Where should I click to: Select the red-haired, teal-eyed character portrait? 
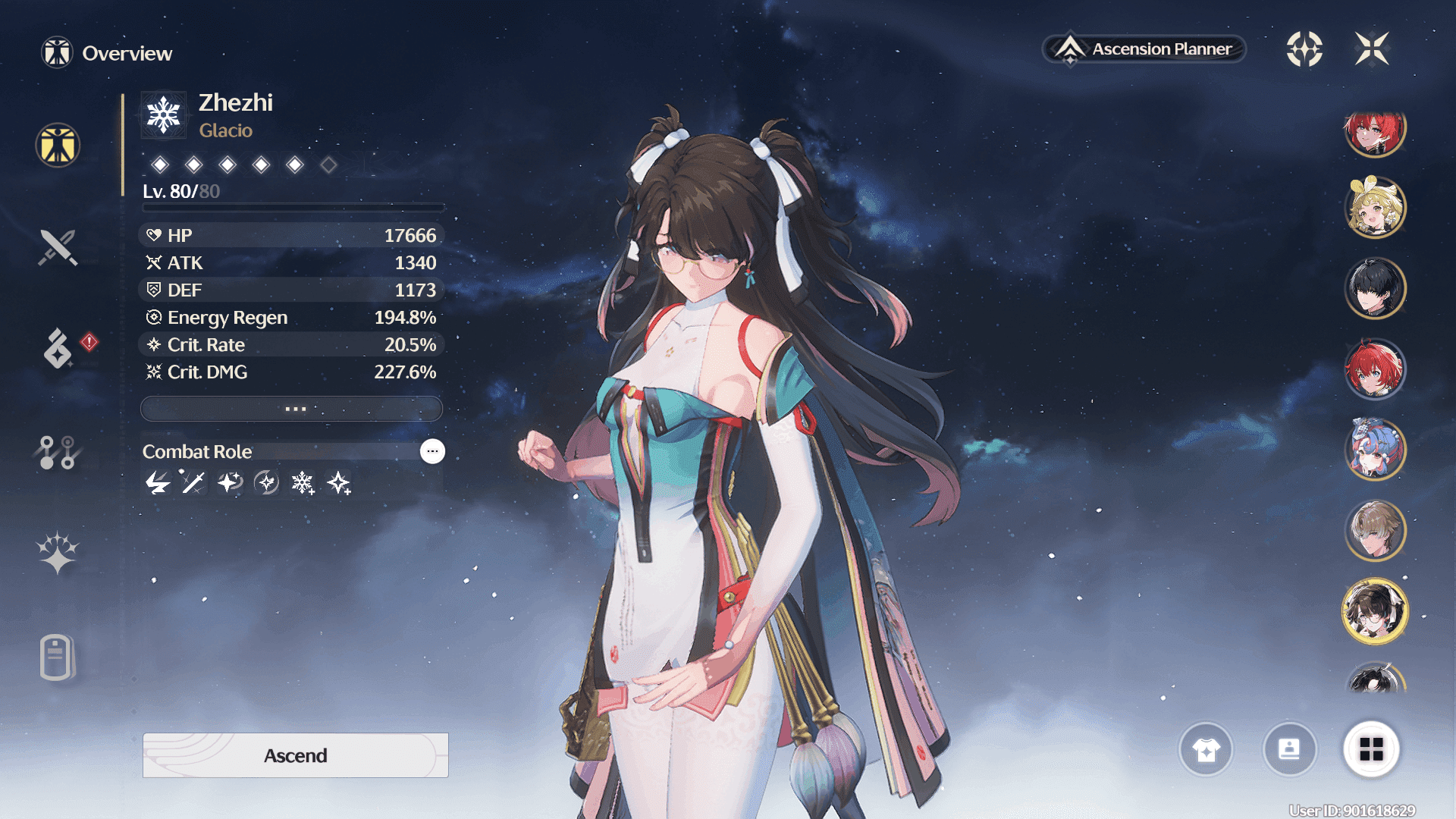point(1374,369)
